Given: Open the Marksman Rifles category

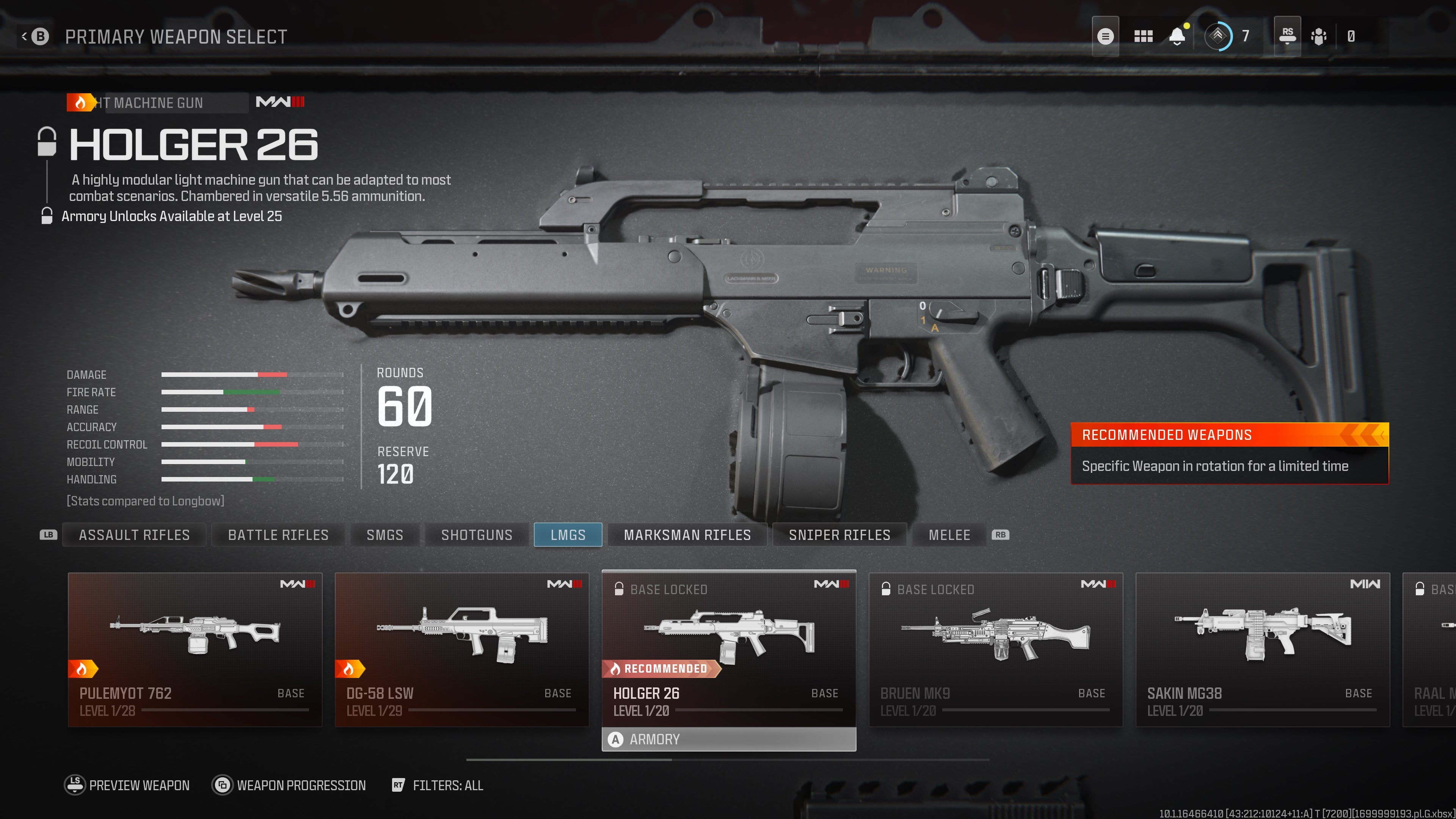Looking at the screenshot, I should point(687,535).
